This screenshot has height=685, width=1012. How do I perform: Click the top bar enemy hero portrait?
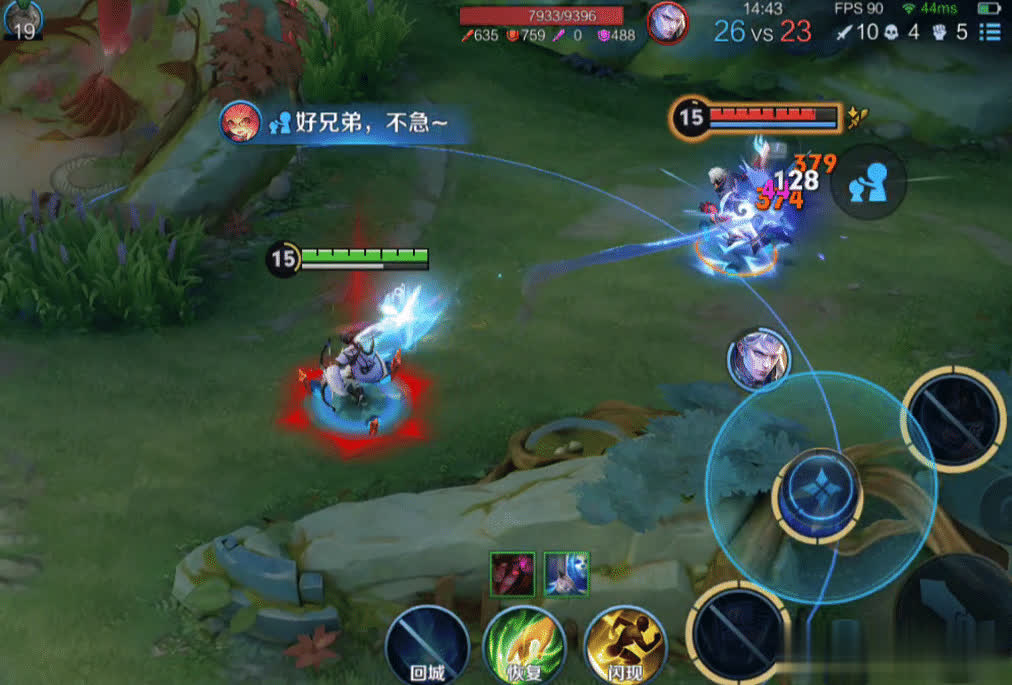(667, 22)
